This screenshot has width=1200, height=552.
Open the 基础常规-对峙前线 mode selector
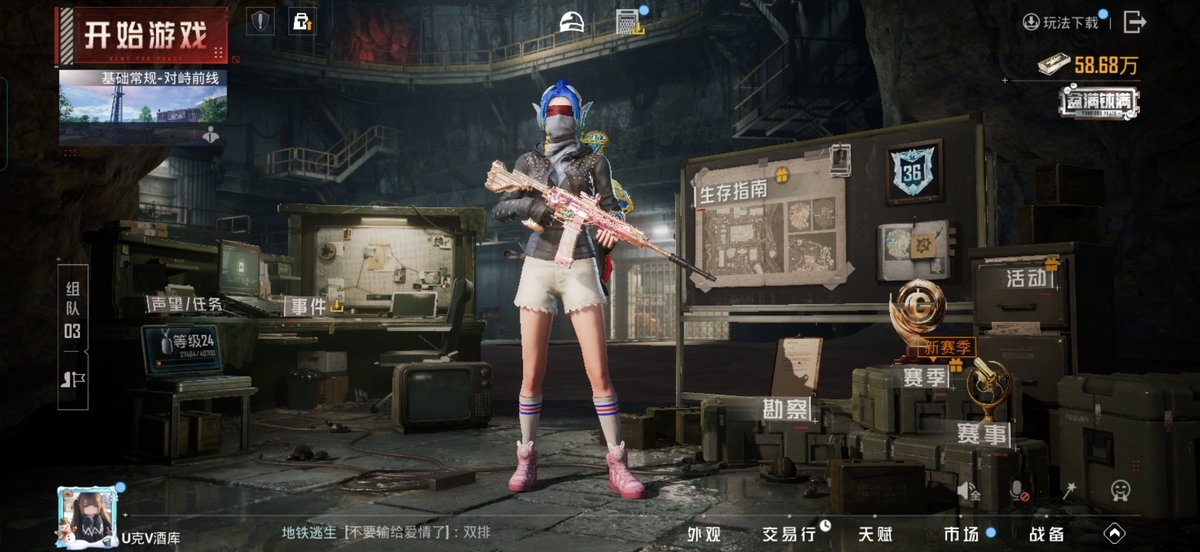tap(143, 99)
